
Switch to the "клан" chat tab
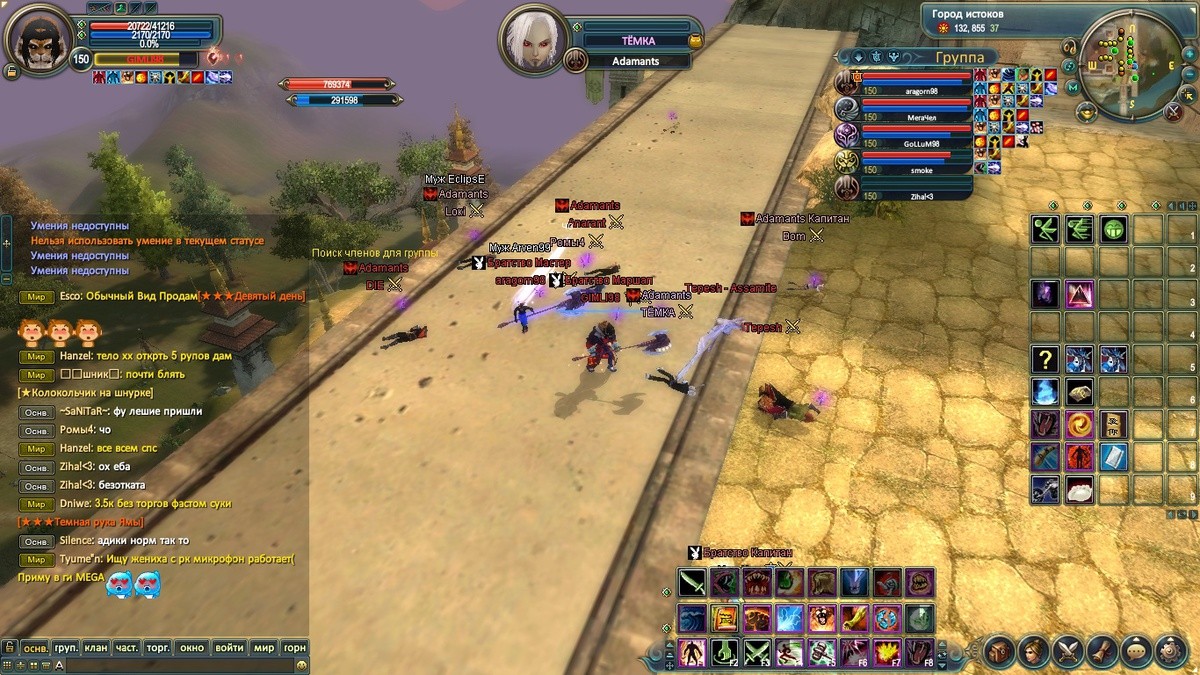pos(96,648)
